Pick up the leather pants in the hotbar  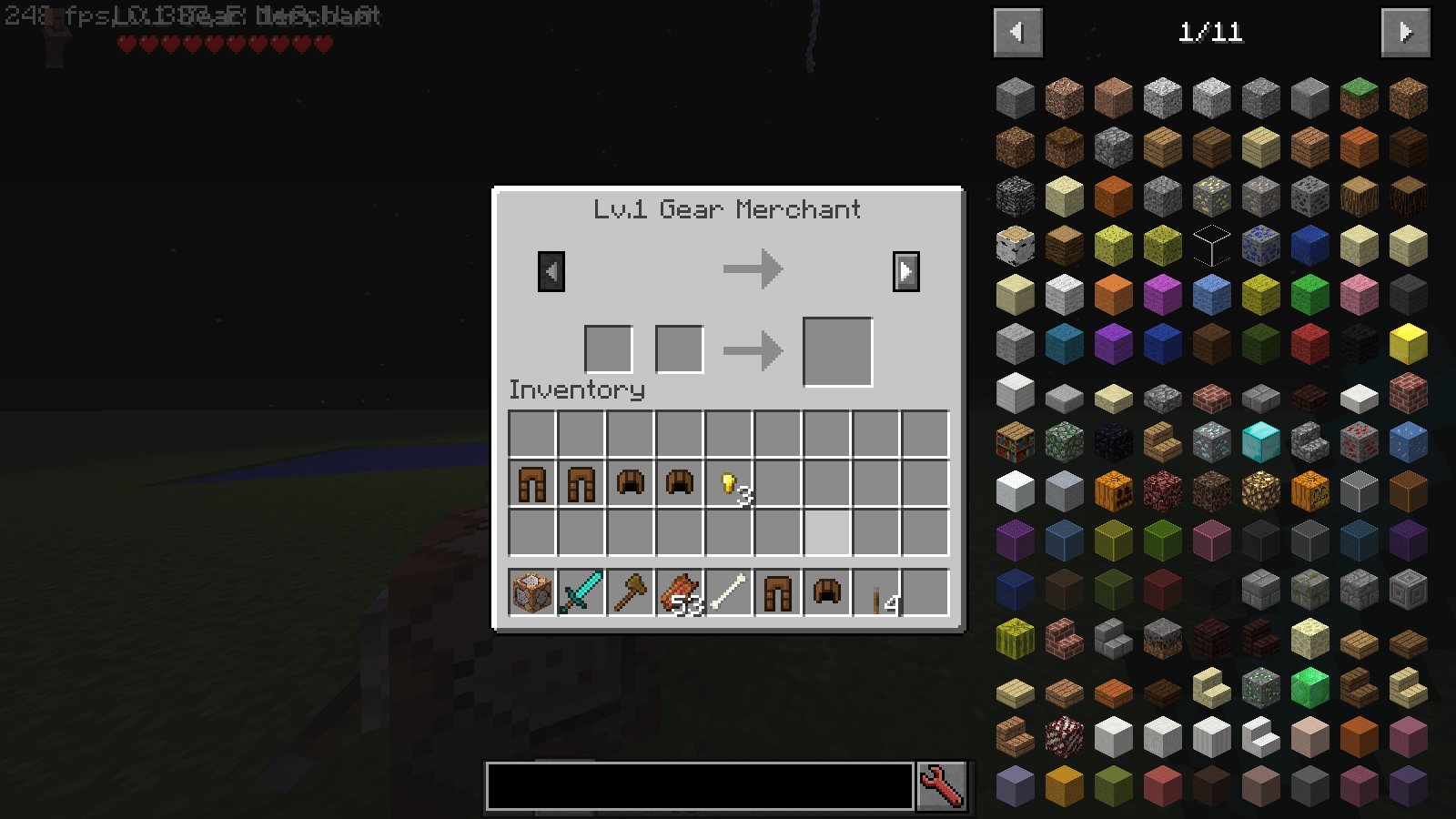(x=777, y=592)
